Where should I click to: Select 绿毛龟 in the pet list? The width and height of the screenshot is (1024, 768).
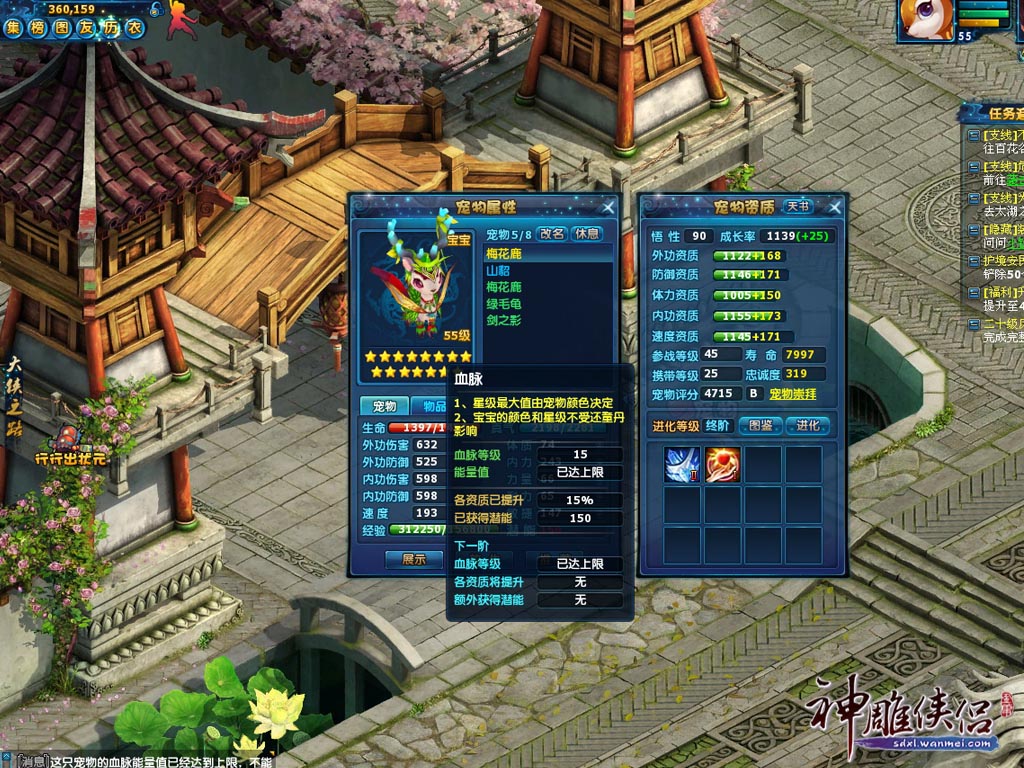tap(503, 303)
